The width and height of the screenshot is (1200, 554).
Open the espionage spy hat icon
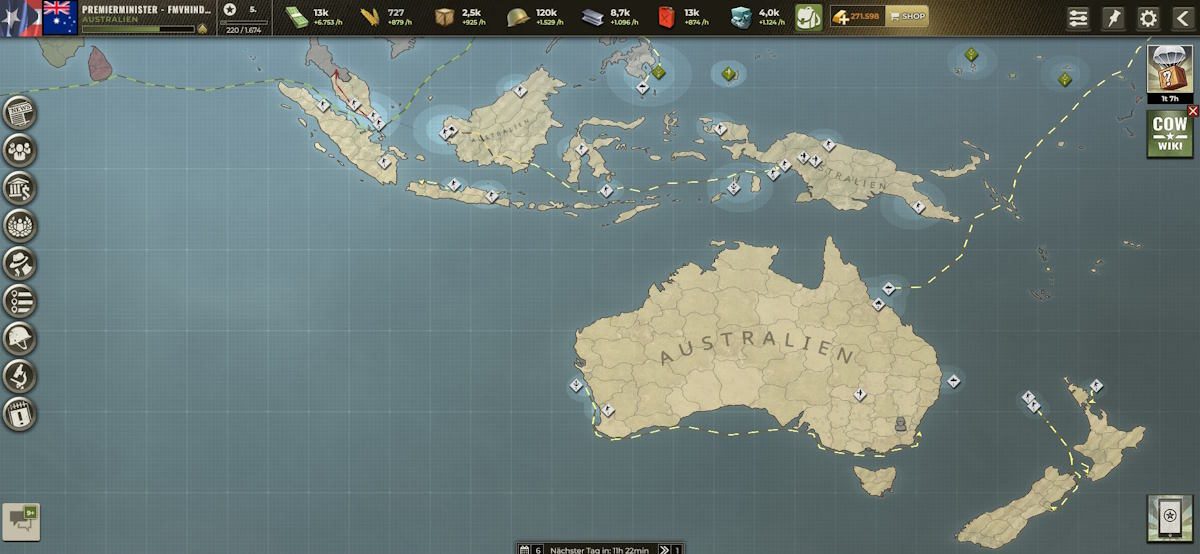[x=19, y=263]
